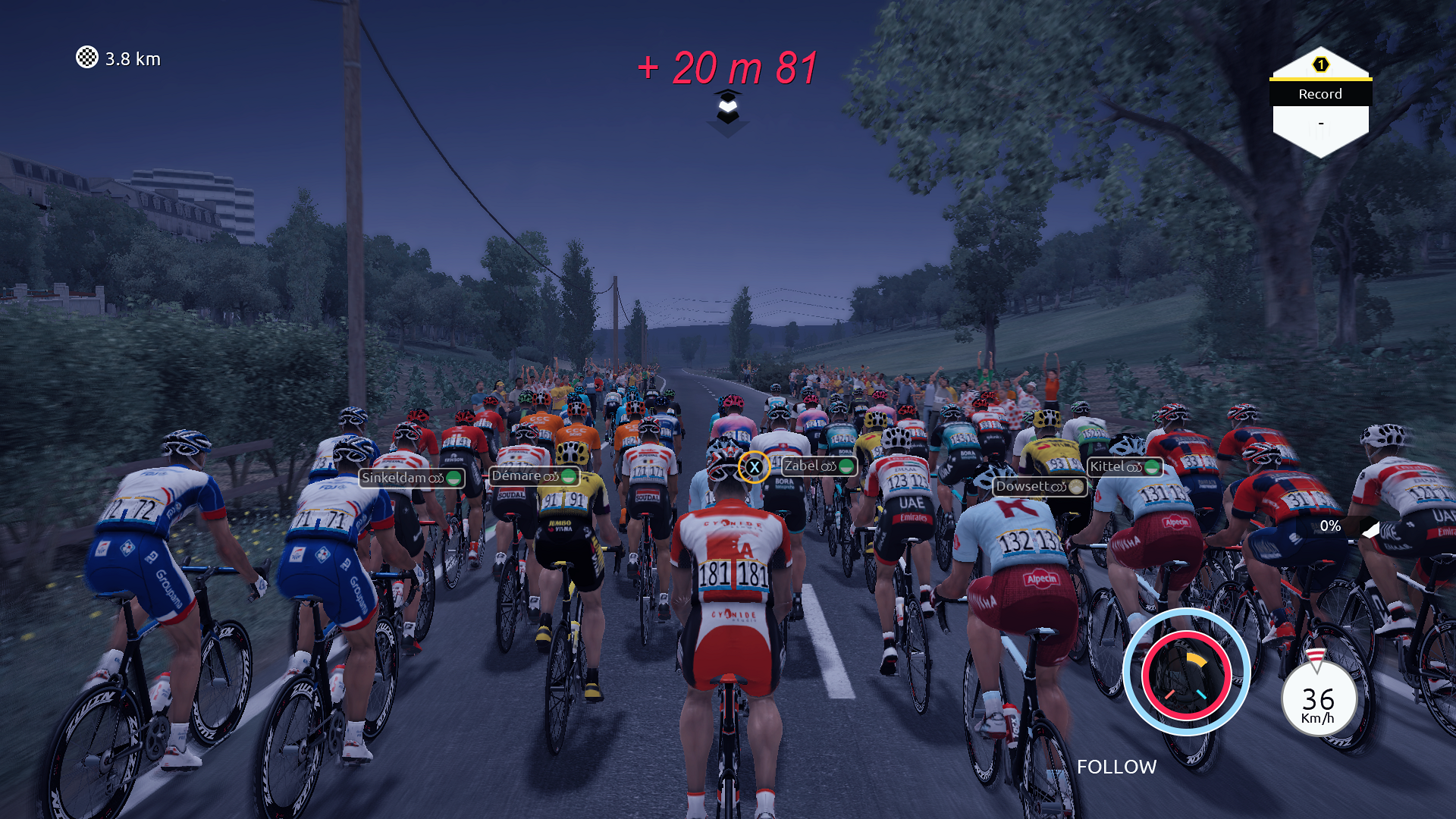Open the Record objective panel
The width and height of the screenshot is (1456, 819).
[1320, 102]
